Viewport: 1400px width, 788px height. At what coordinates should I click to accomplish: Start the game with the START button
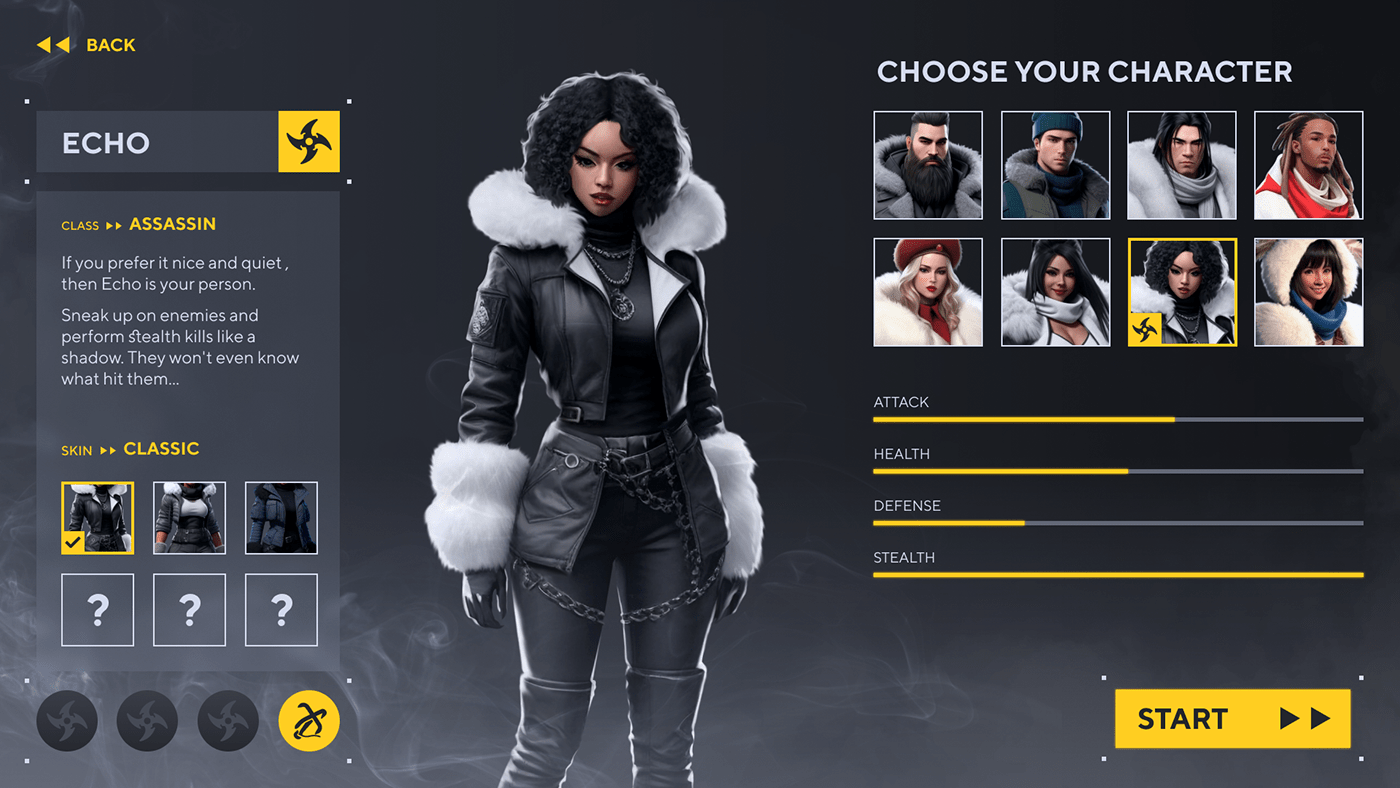[x=1232, y=718]
